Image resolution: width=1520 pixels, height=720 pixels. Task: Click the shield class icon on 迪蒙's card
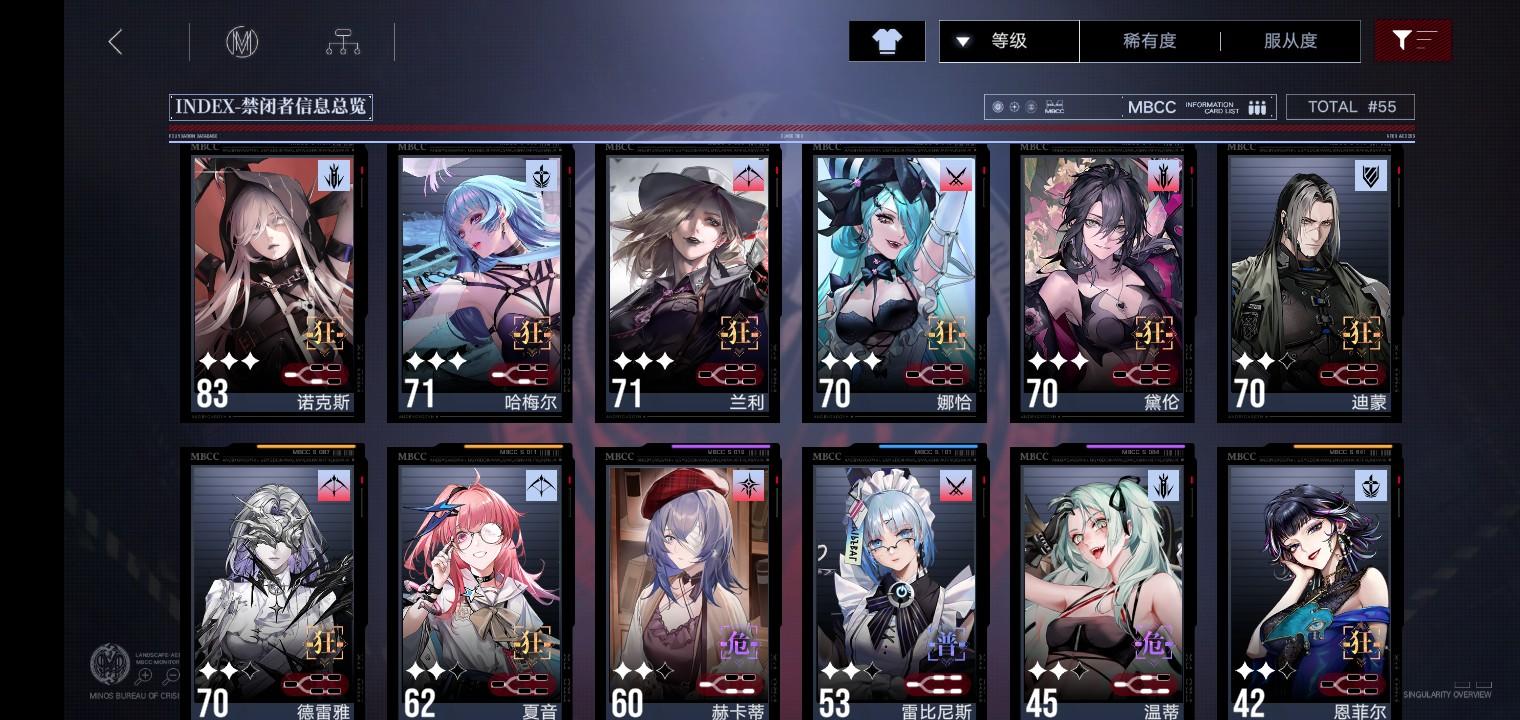pos(1371,176)
